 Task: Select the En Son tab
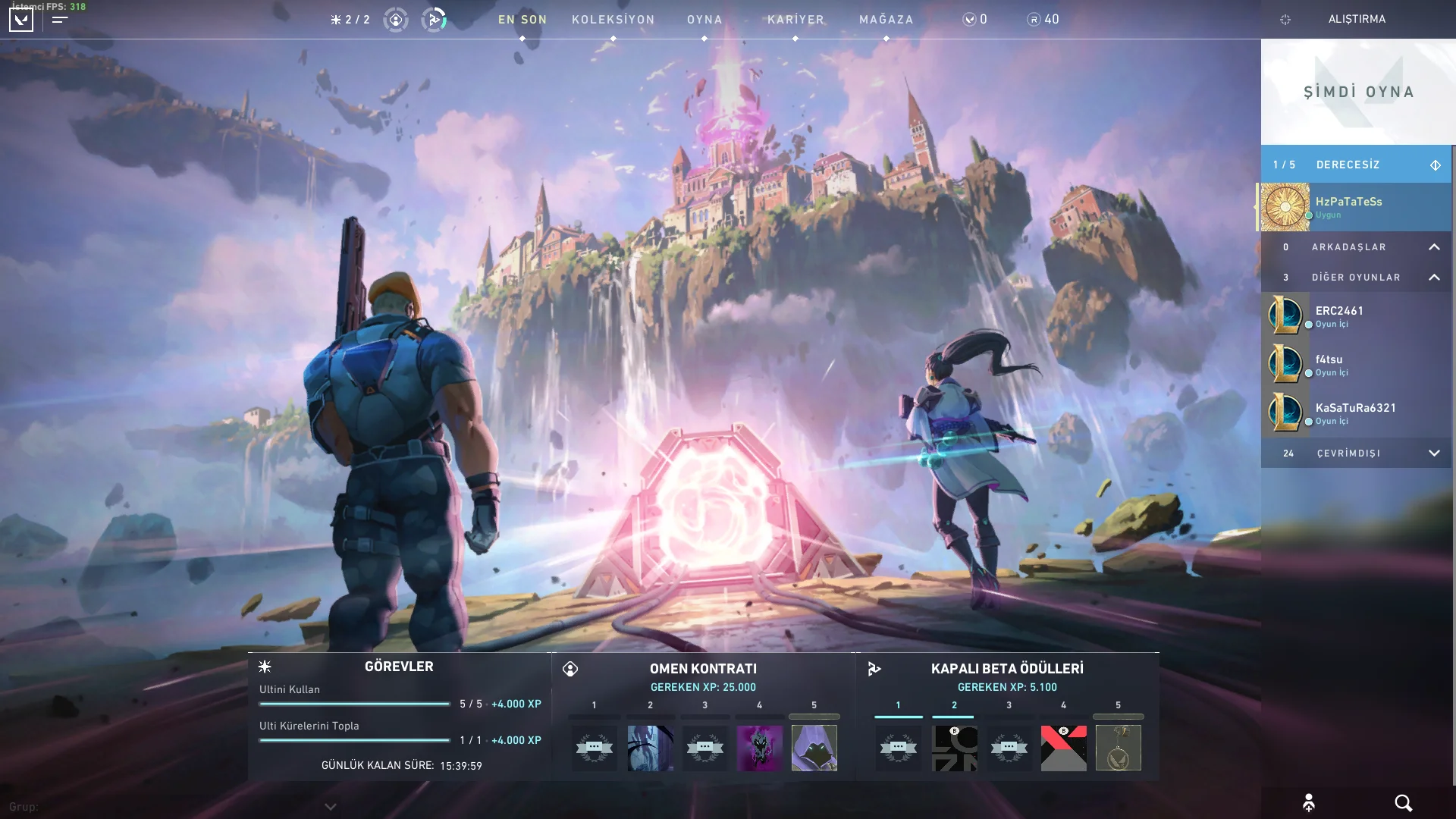coord(522,20)
